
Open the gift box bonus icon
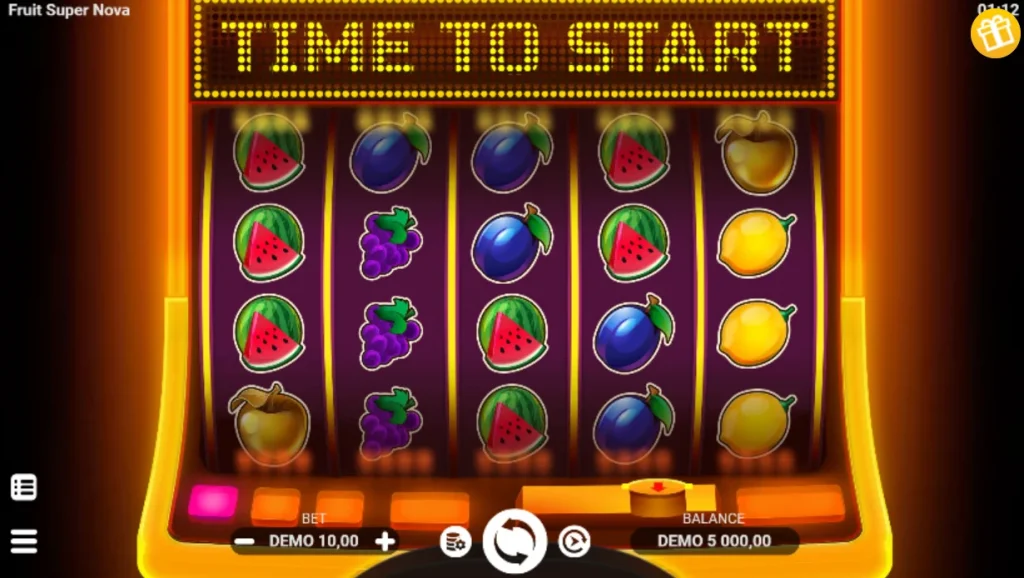click(995, 34)
